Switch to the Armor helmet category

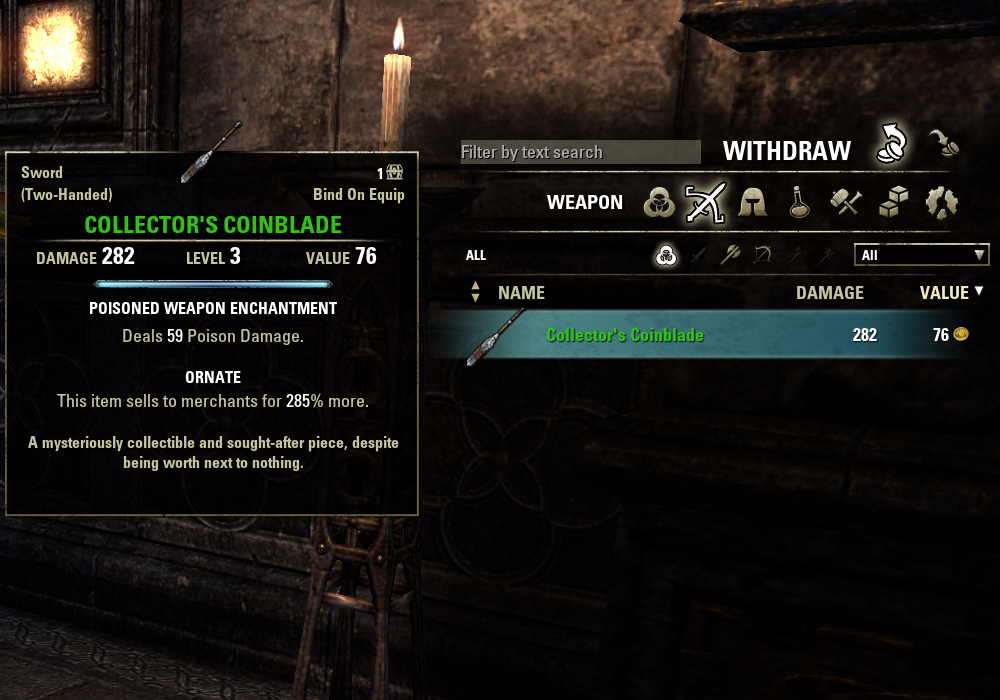click(752, 203)
